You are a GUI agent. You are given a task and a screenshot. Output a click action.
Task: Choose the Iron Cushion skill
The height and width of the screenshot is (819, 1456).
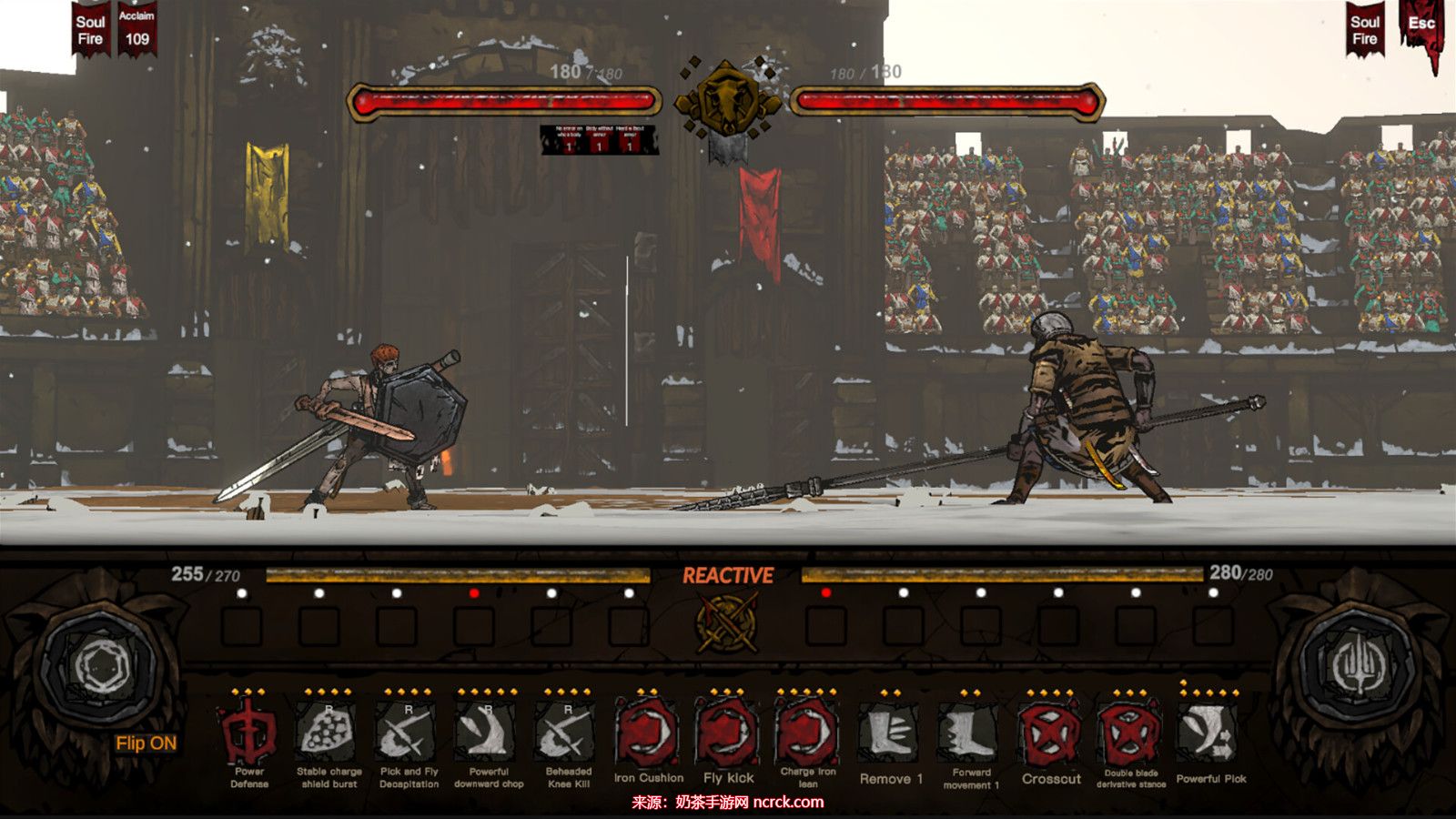[648, 732]
